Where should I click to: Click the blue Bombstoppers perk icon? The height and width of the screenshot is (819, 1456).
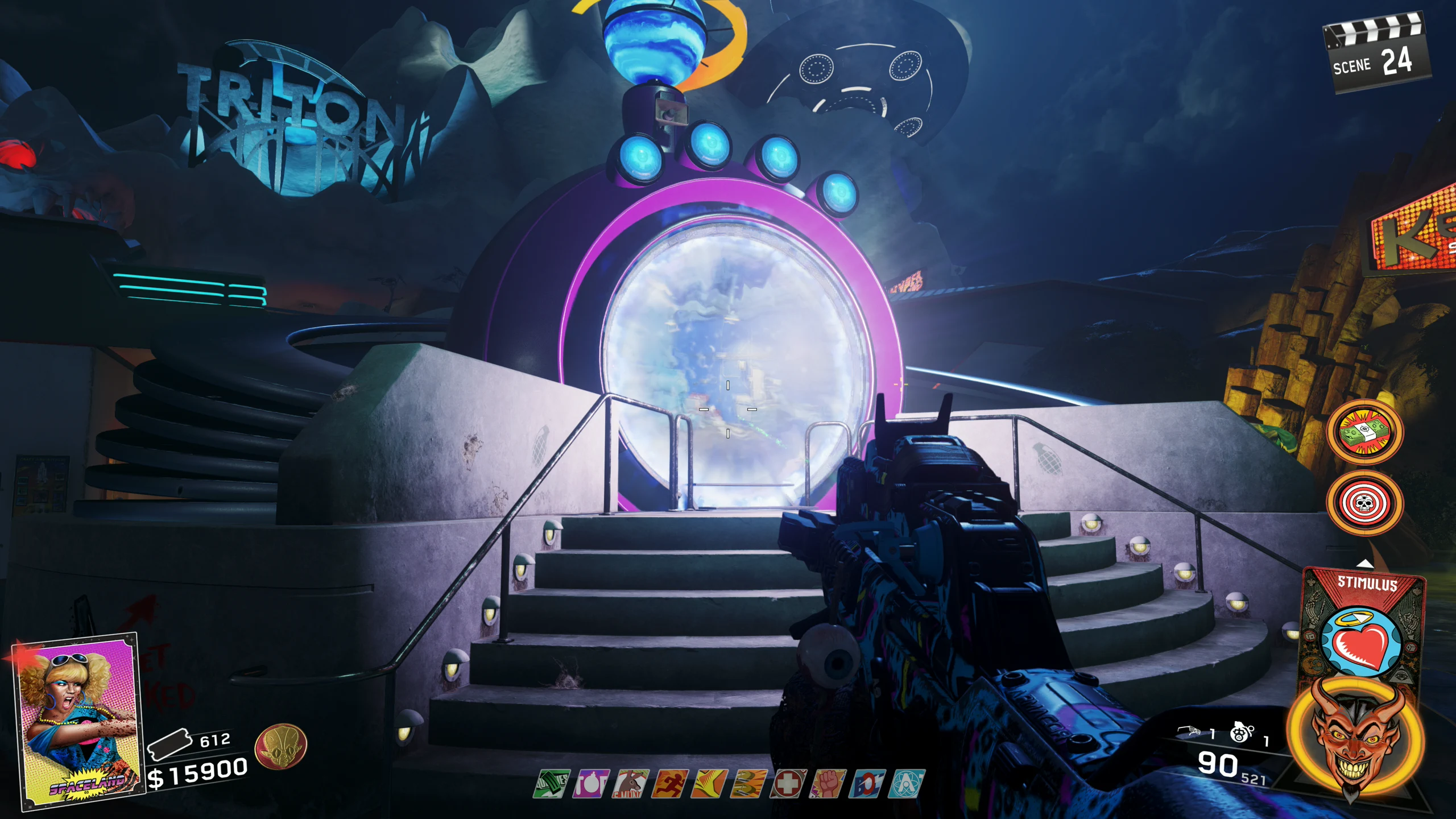[x=867, y=784]
